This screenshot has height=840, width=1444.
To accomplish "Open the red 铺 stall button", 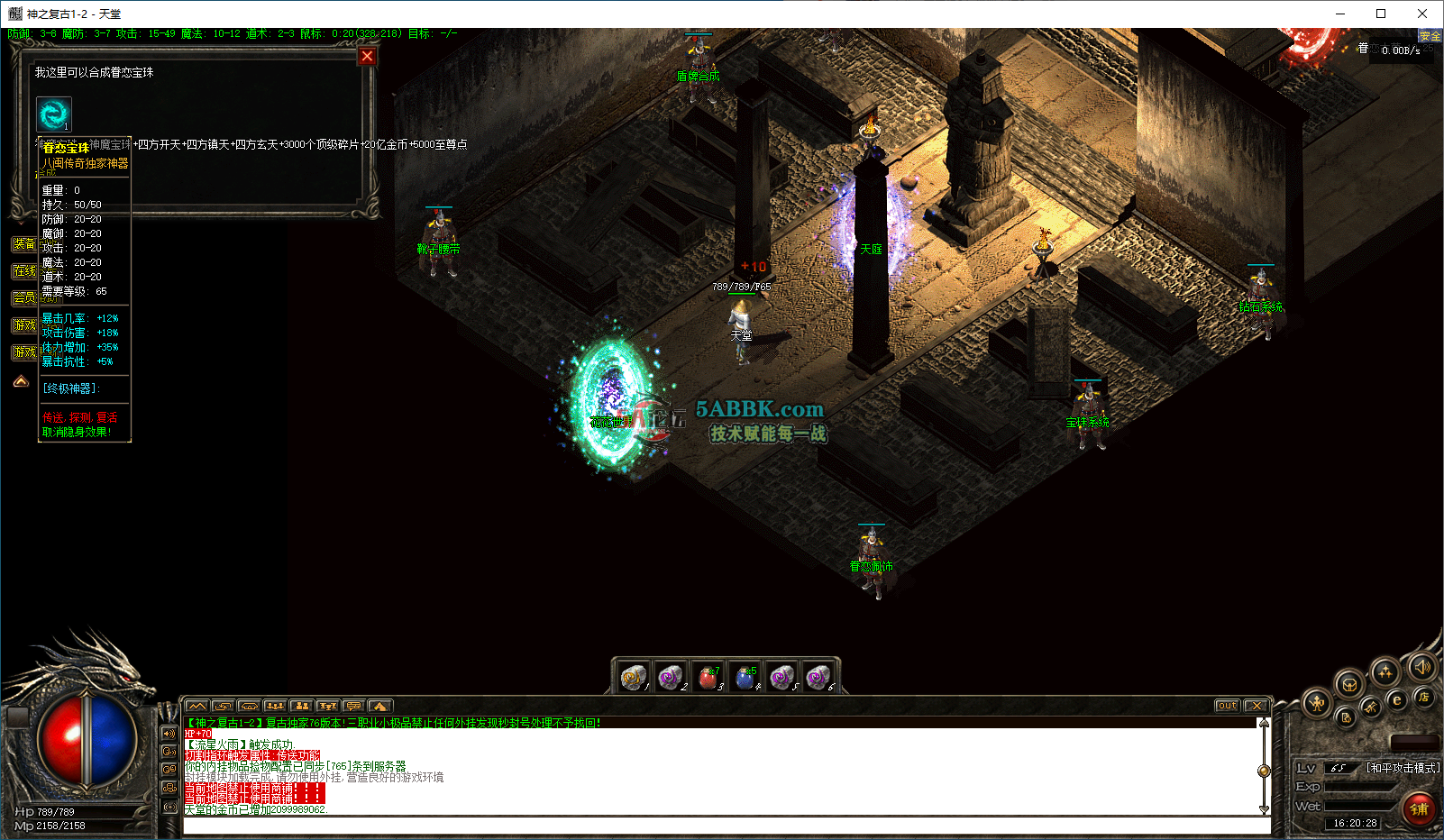I will click(x=1419, y=808).
